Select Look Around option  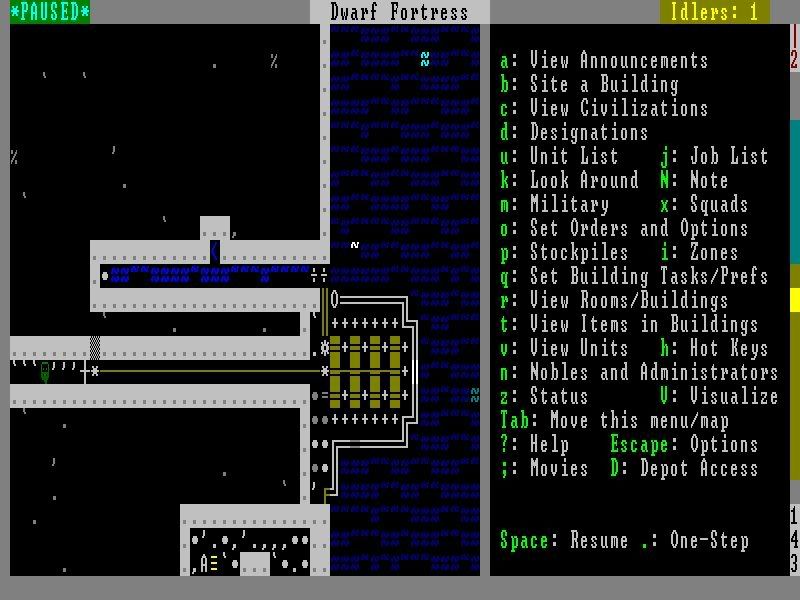click(x=569, y=181)
